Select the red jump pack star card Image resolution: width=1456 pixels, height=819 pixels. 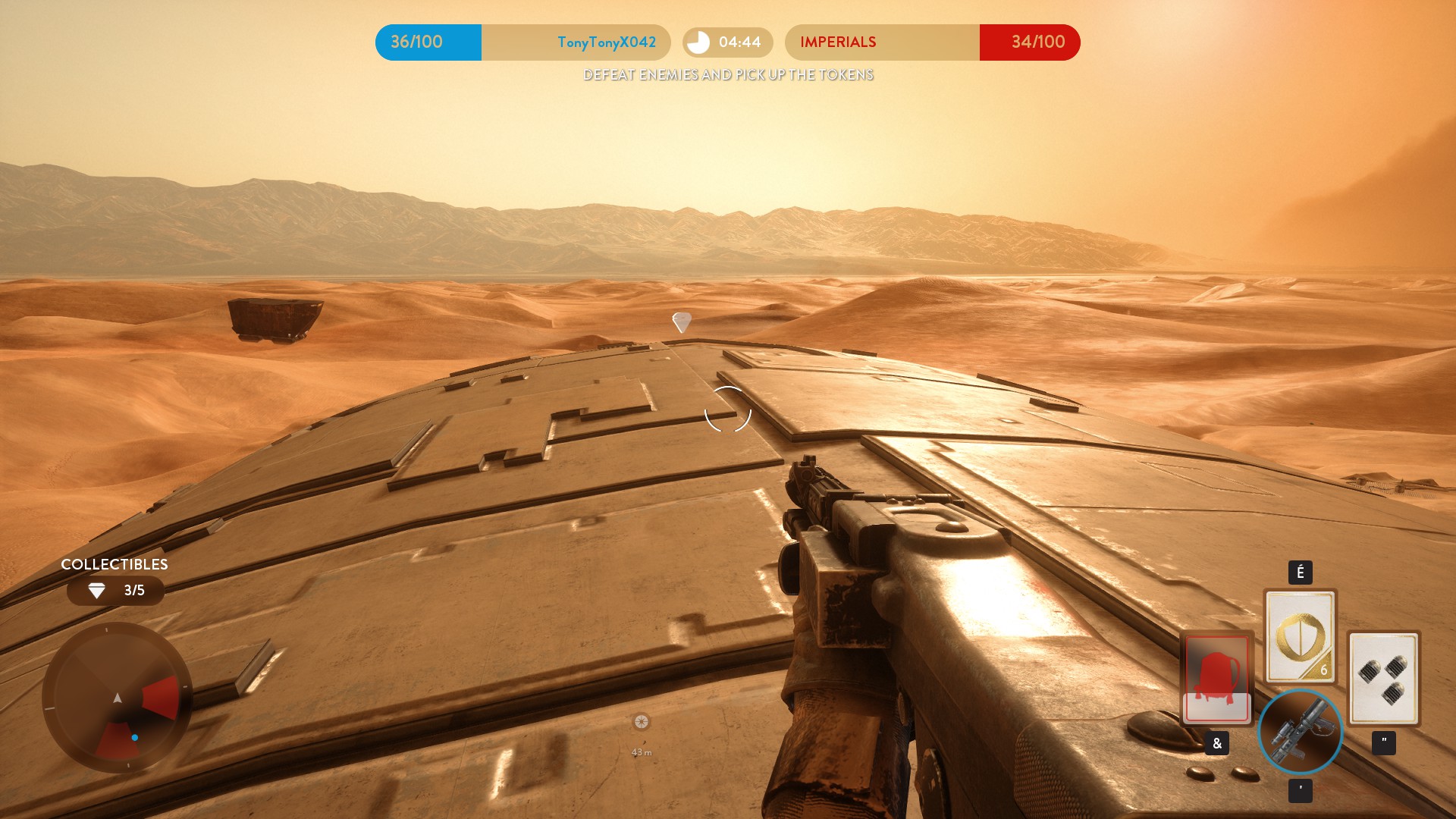click(x=1216, y=678)
